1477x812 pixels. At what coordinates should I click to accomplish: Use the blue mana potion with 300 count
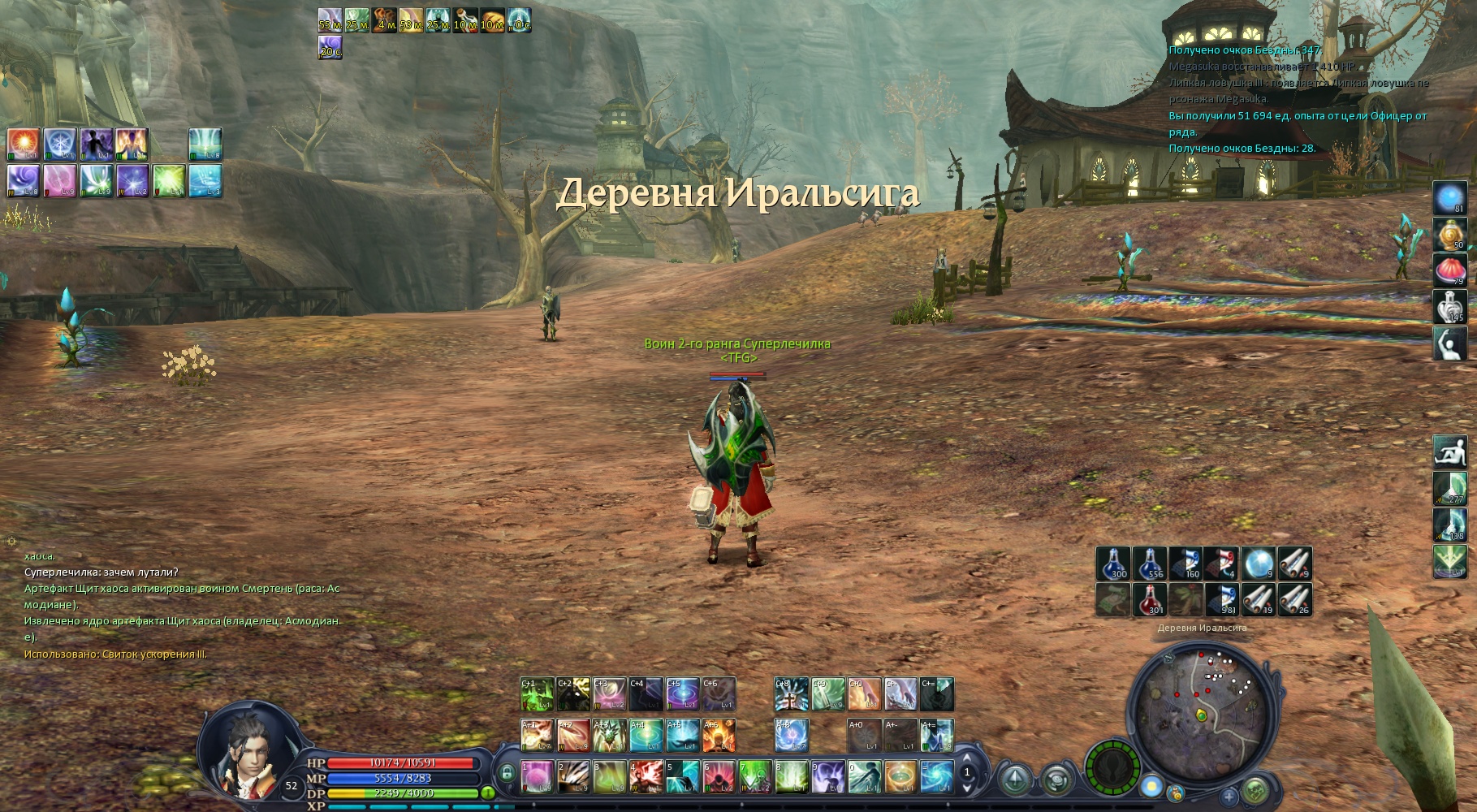click(x=1113, y=563)
